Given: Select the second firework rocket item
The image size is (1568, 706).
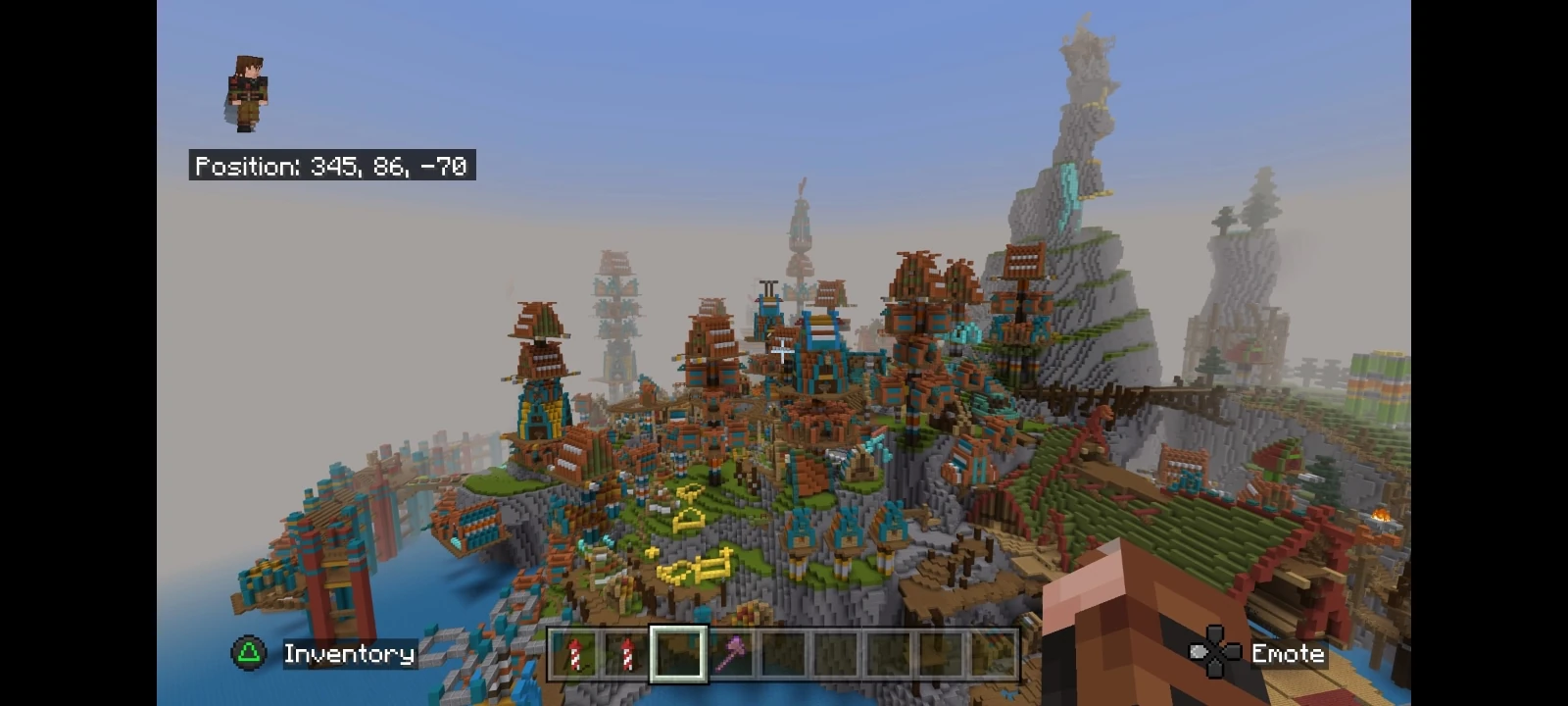Looking at the screenshot, I should 627,655.
